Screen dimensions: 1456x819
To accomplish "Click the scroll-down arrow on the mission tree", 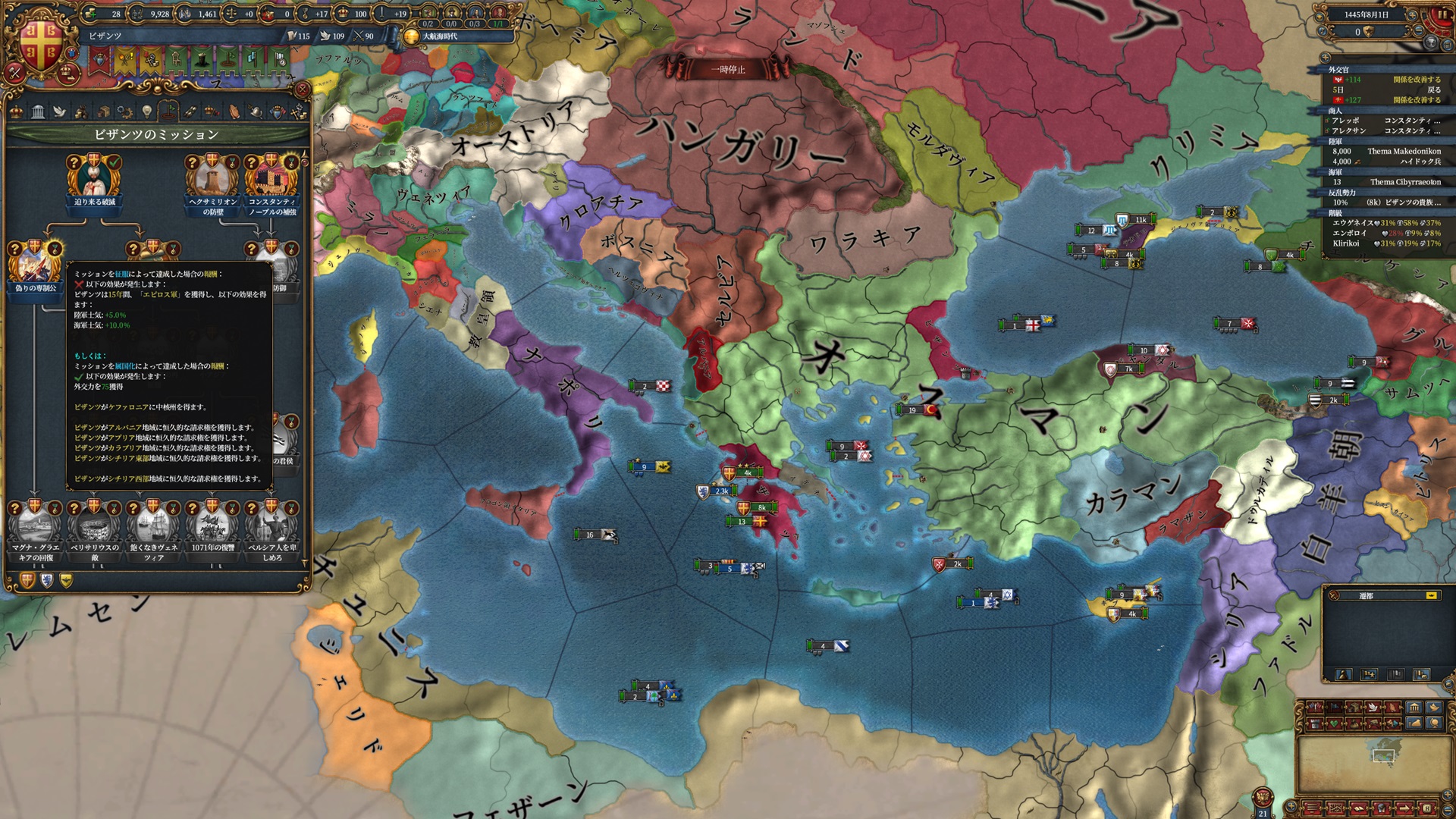I will click(x=306, y=563).
